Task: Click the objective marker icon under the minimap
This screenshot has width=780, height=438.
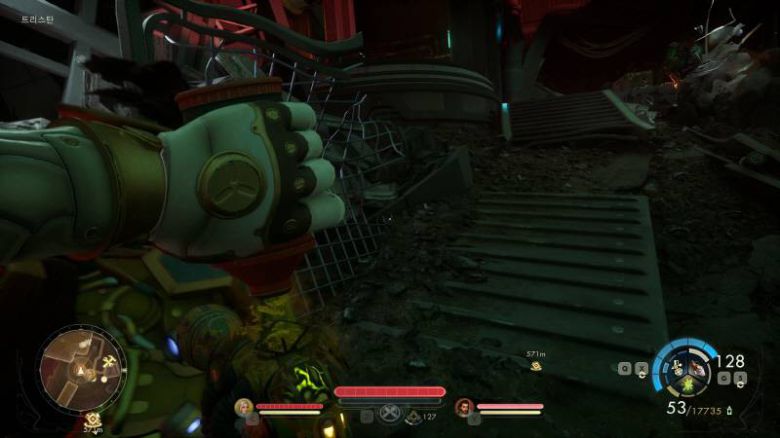Action: [93, 420]
